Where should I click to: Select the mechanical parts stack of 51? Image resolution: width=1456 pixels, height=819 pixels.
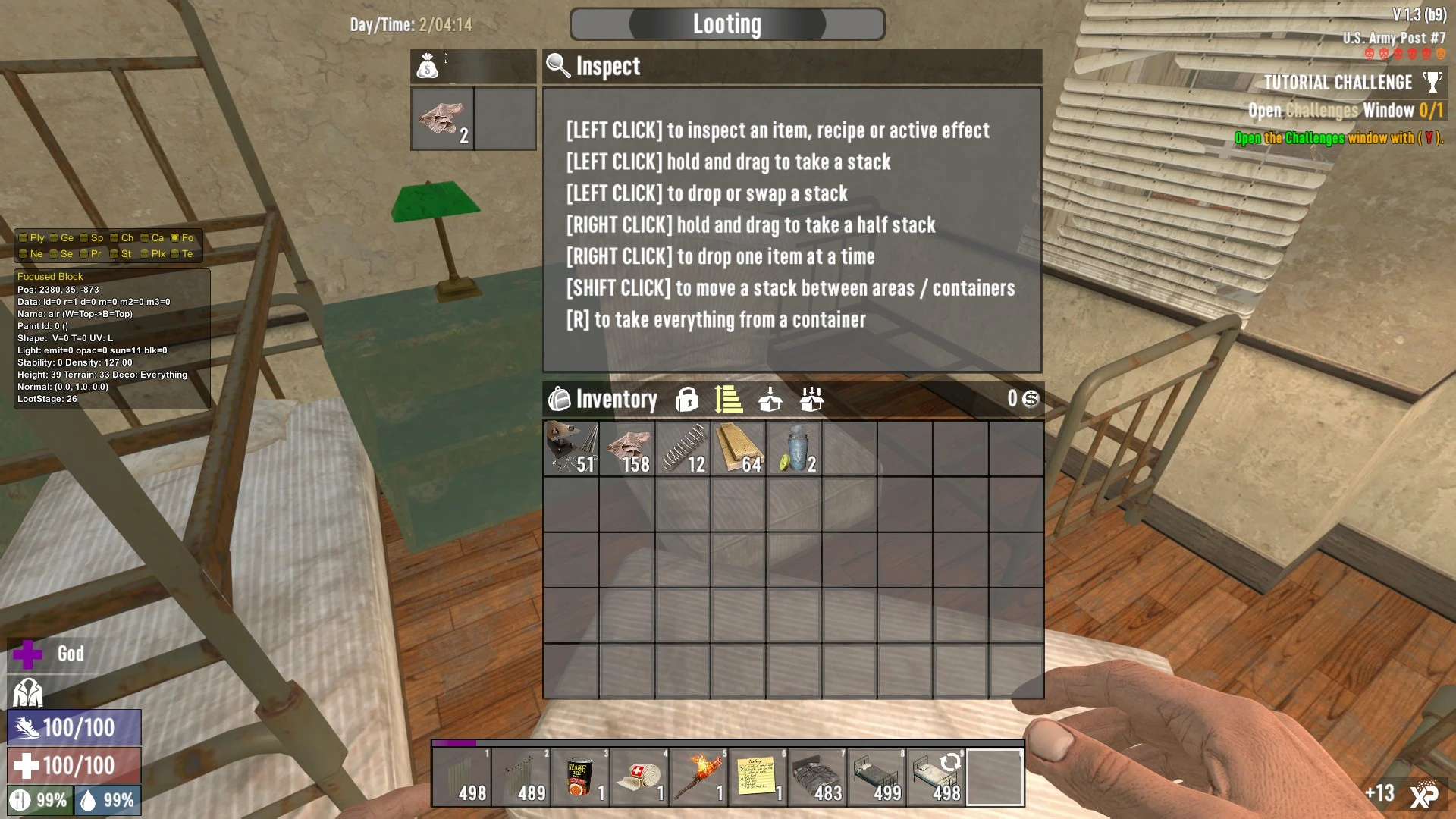[x=571, y=449]
